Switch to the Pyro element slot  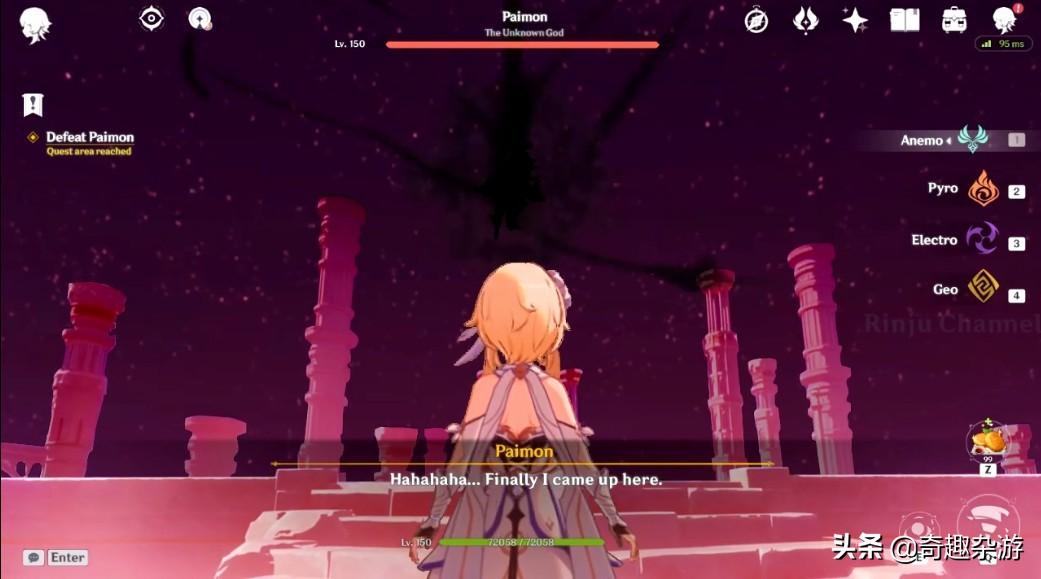(x=983, y=188)
